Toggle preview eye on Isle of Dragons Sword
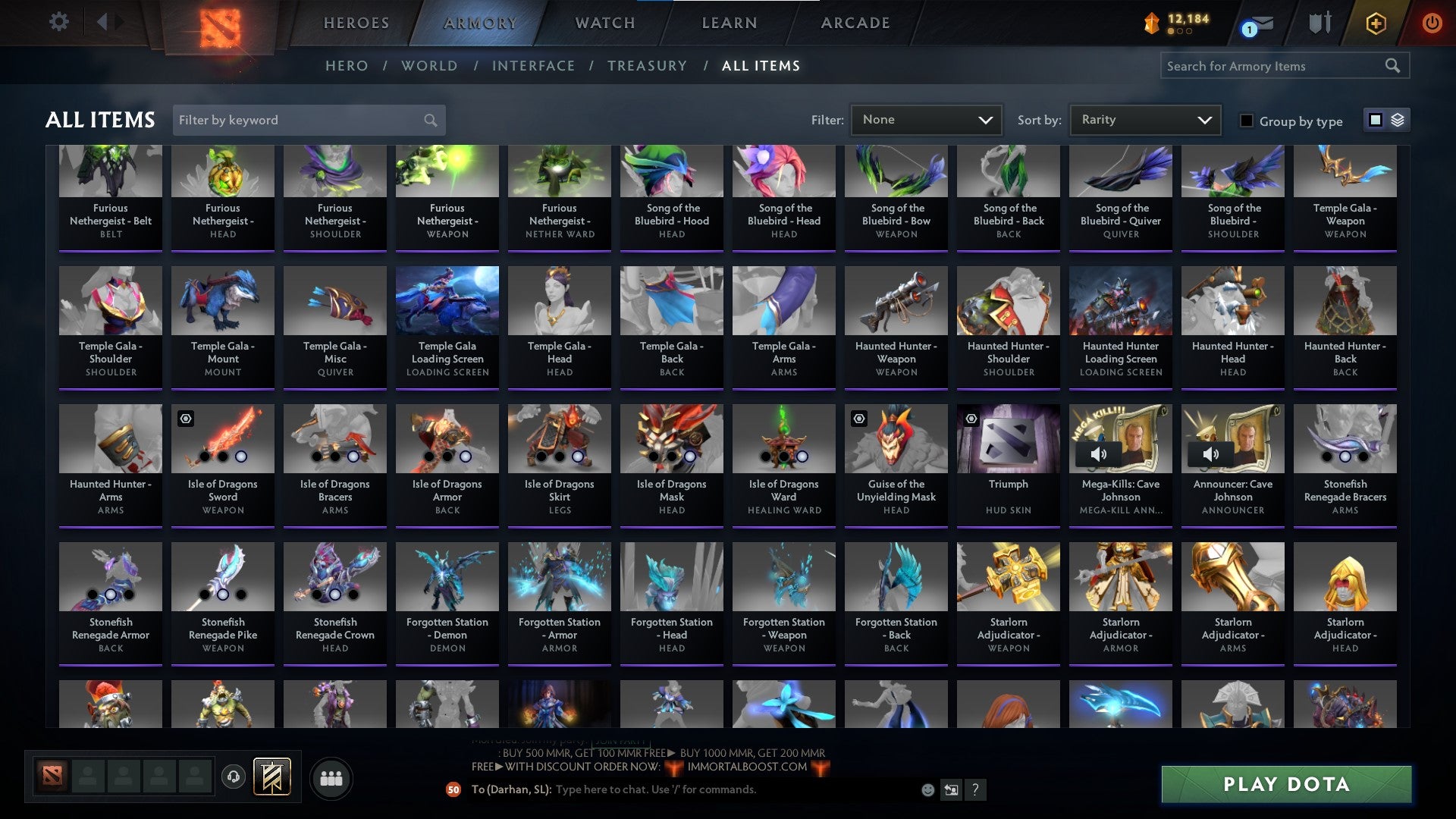Image resolution: width=1456 pixels, height=819 pixels. [x=184, y=418]
